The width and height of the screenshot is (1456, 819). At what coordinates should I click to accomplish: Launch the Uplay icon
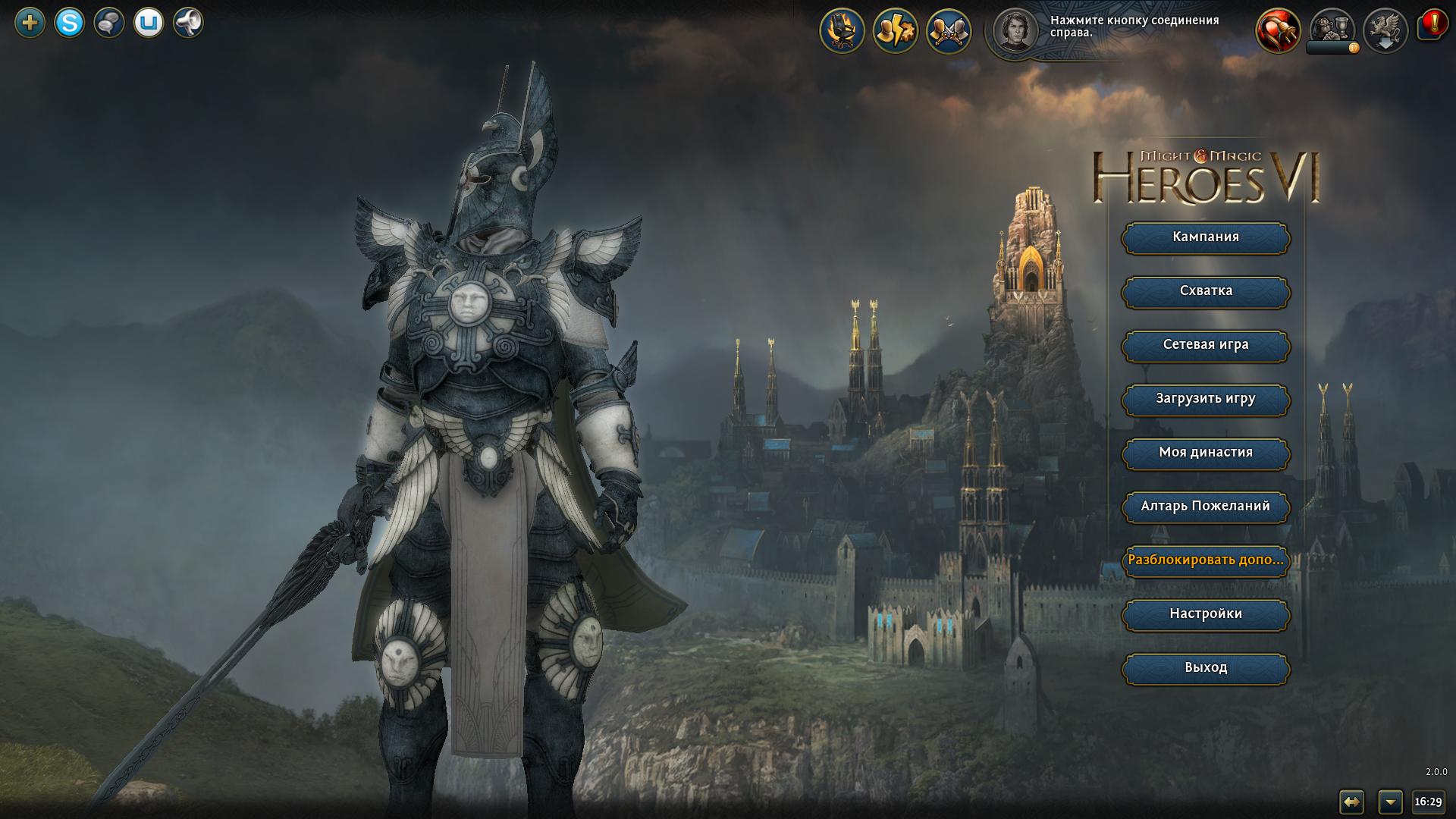tap(149, 23)
